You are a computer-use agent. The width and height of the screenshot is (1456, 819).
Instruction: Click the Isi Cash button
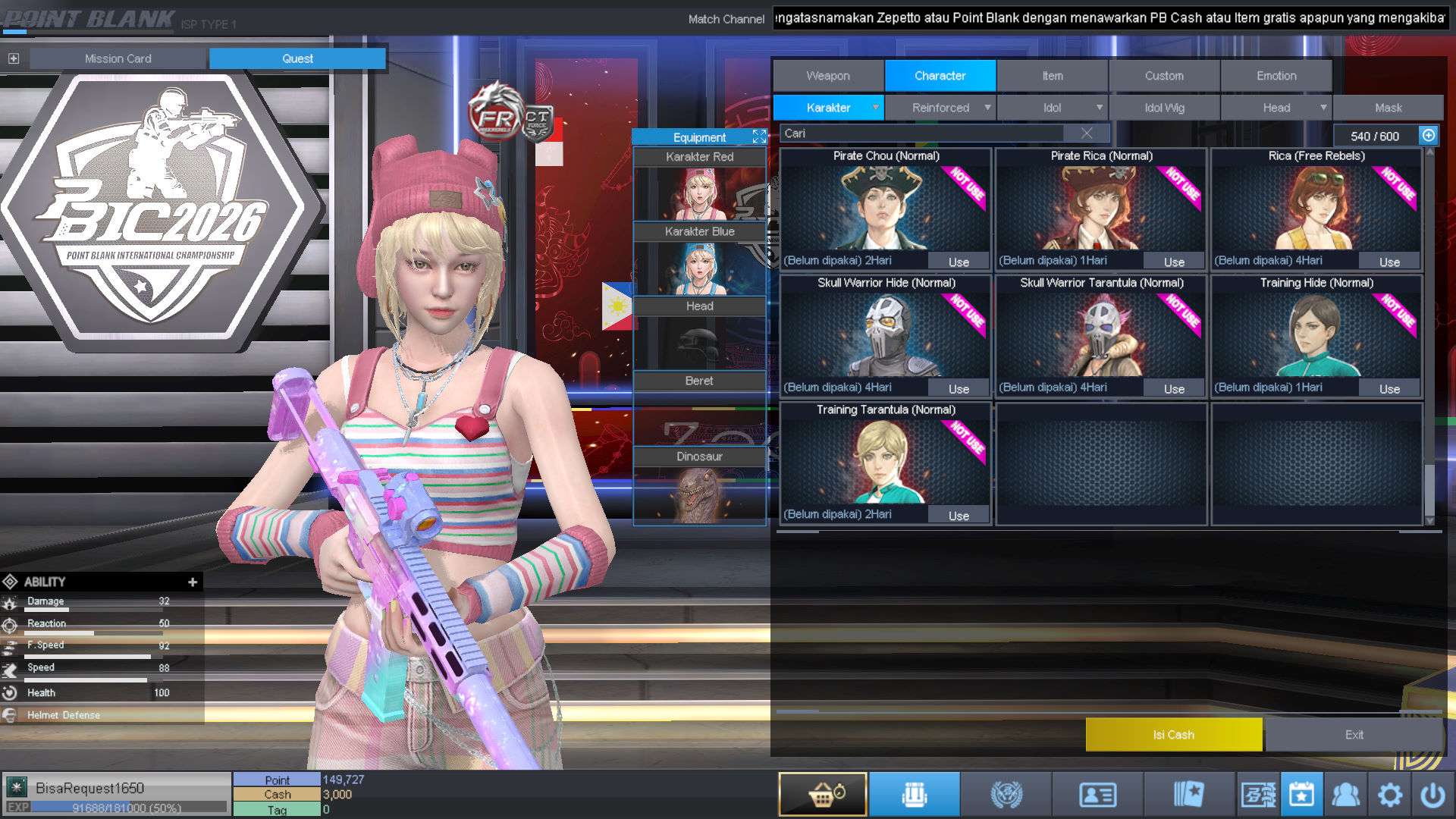[x=1174, y=734]
